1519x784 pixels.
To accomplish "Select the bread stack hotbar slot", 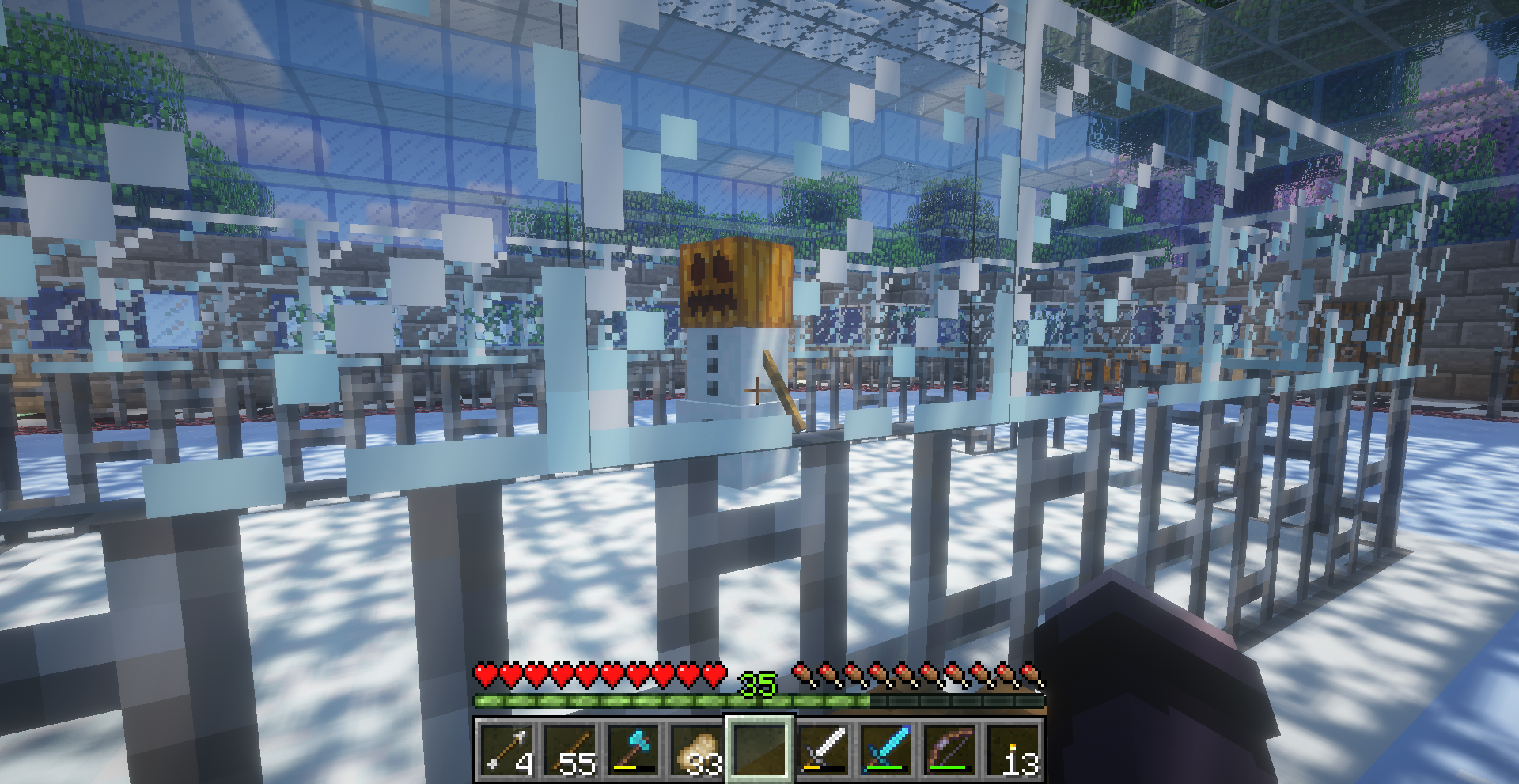I will (696, 749).
